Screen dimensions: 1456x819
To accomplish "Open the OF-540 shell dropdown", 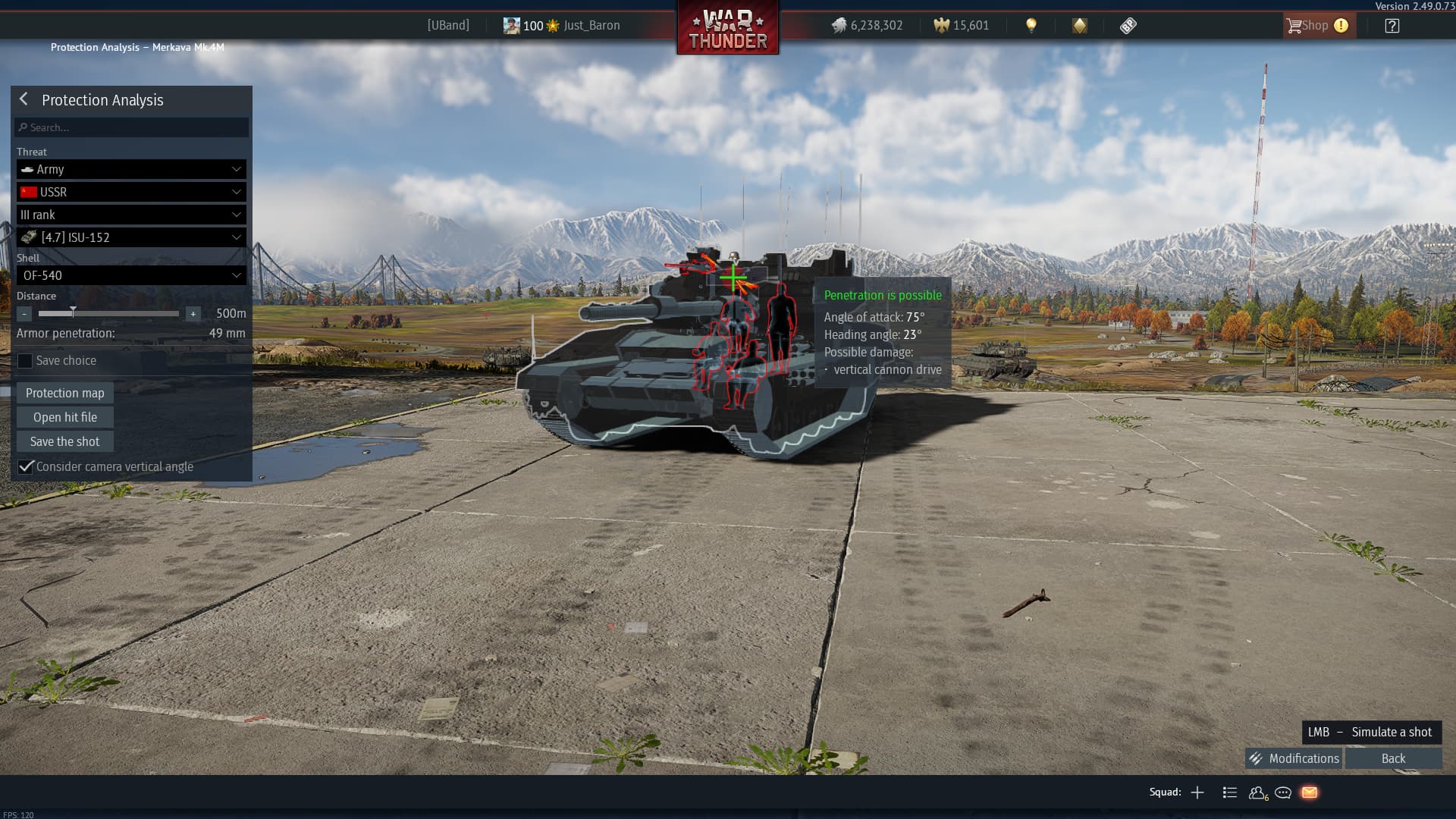I will pos(132,275).
